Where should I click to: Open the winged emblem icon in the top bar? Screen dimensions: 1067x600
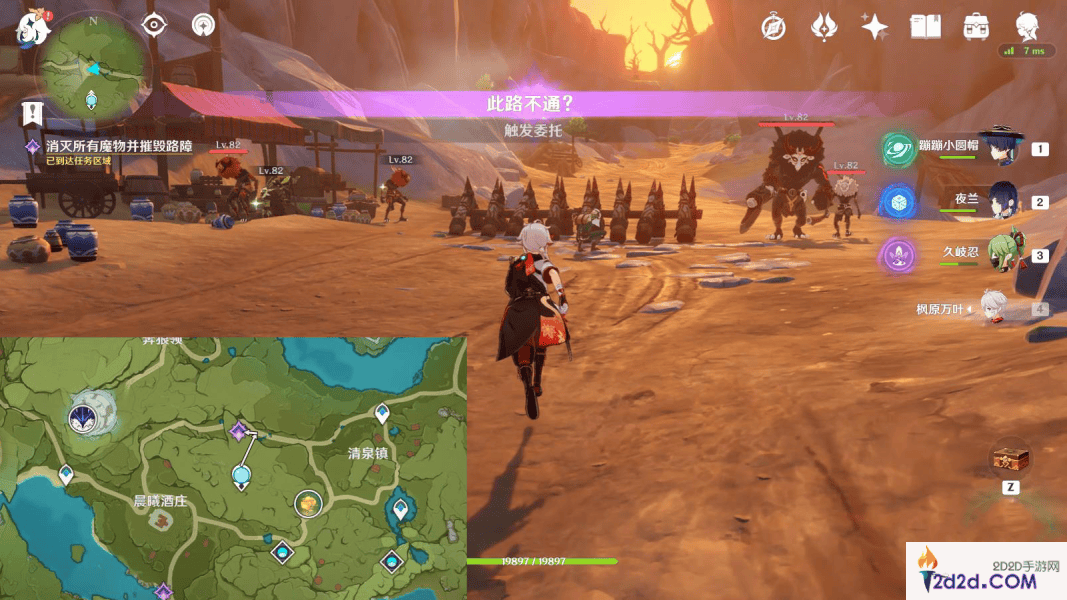[823, 27]
